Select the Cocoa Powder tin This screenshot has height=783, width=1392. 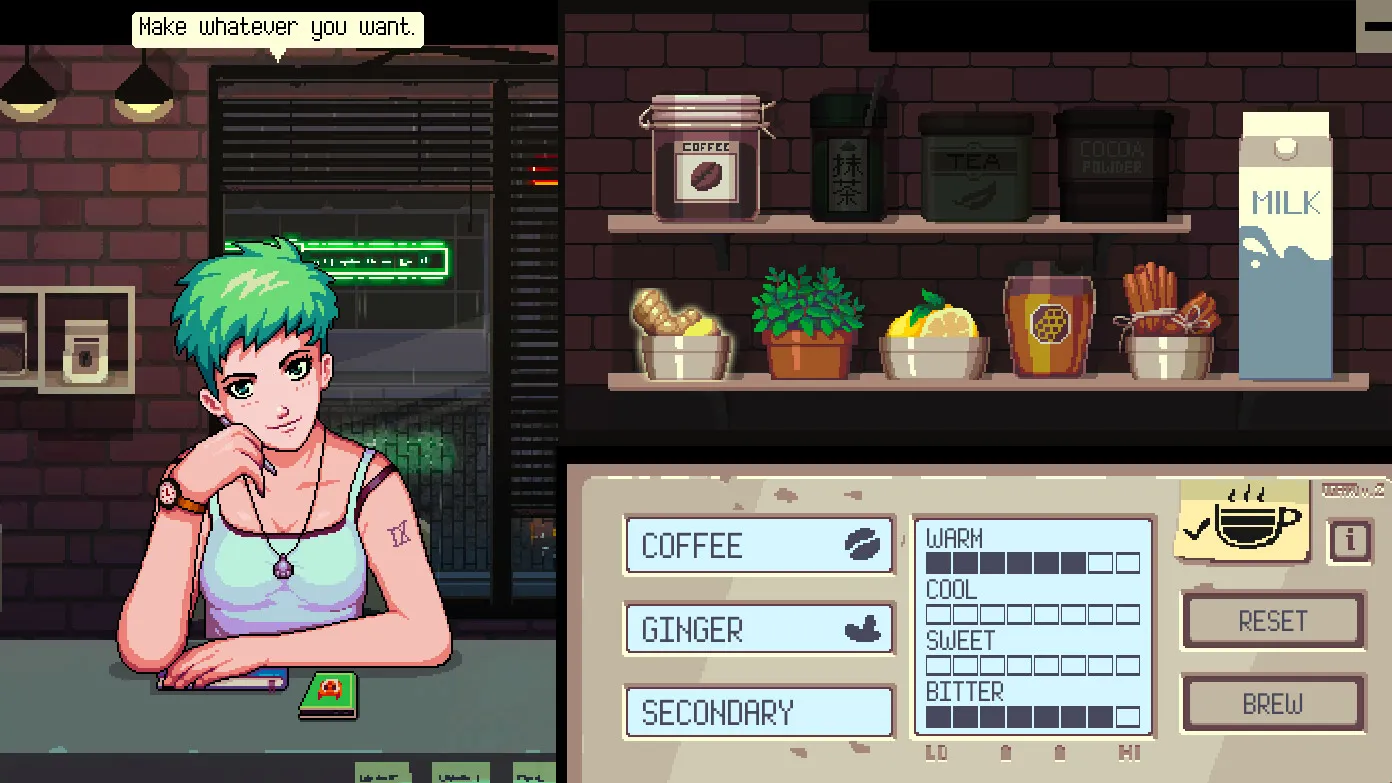(1112, 165)
